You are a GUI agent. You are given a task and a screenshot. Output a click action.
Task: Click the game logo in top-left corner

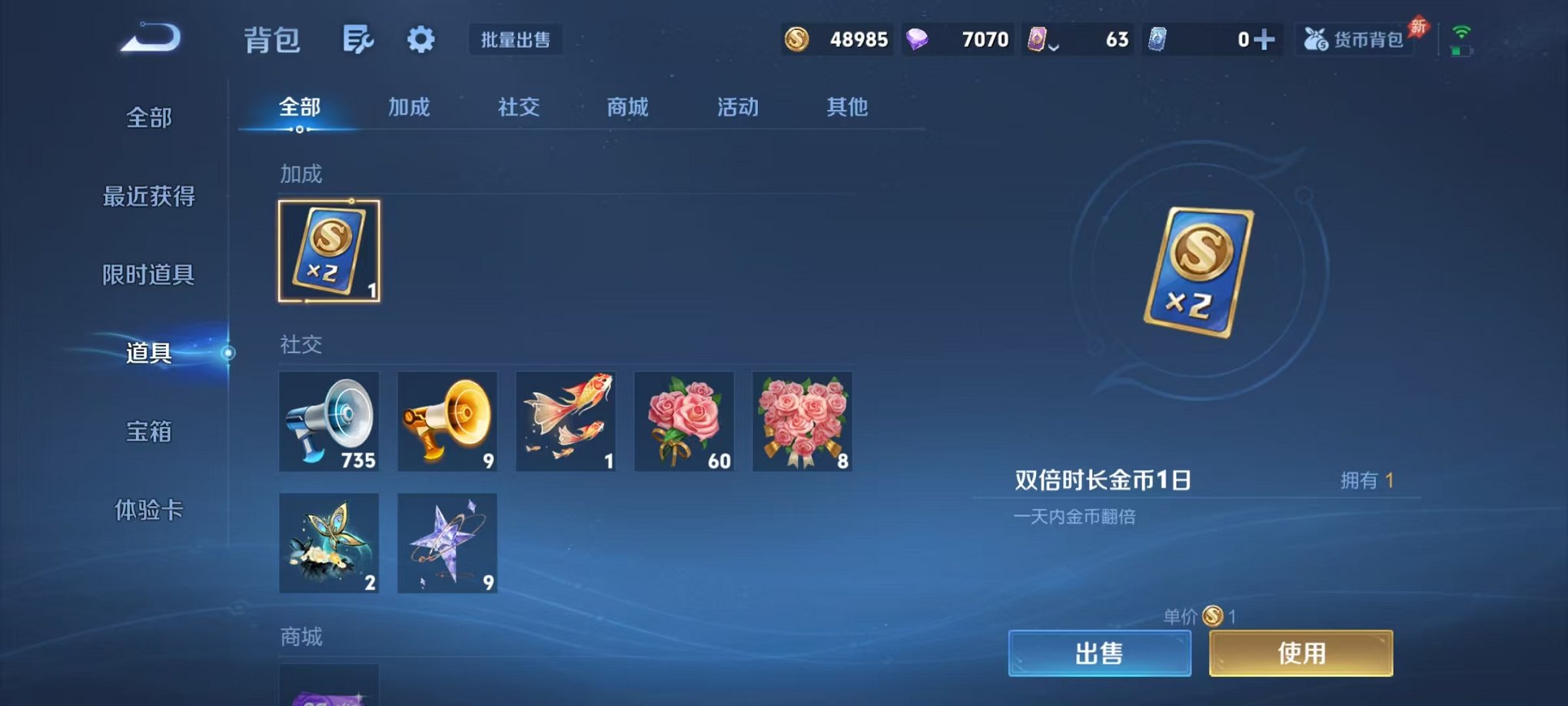pyautogui.click(x=148, y=36)
